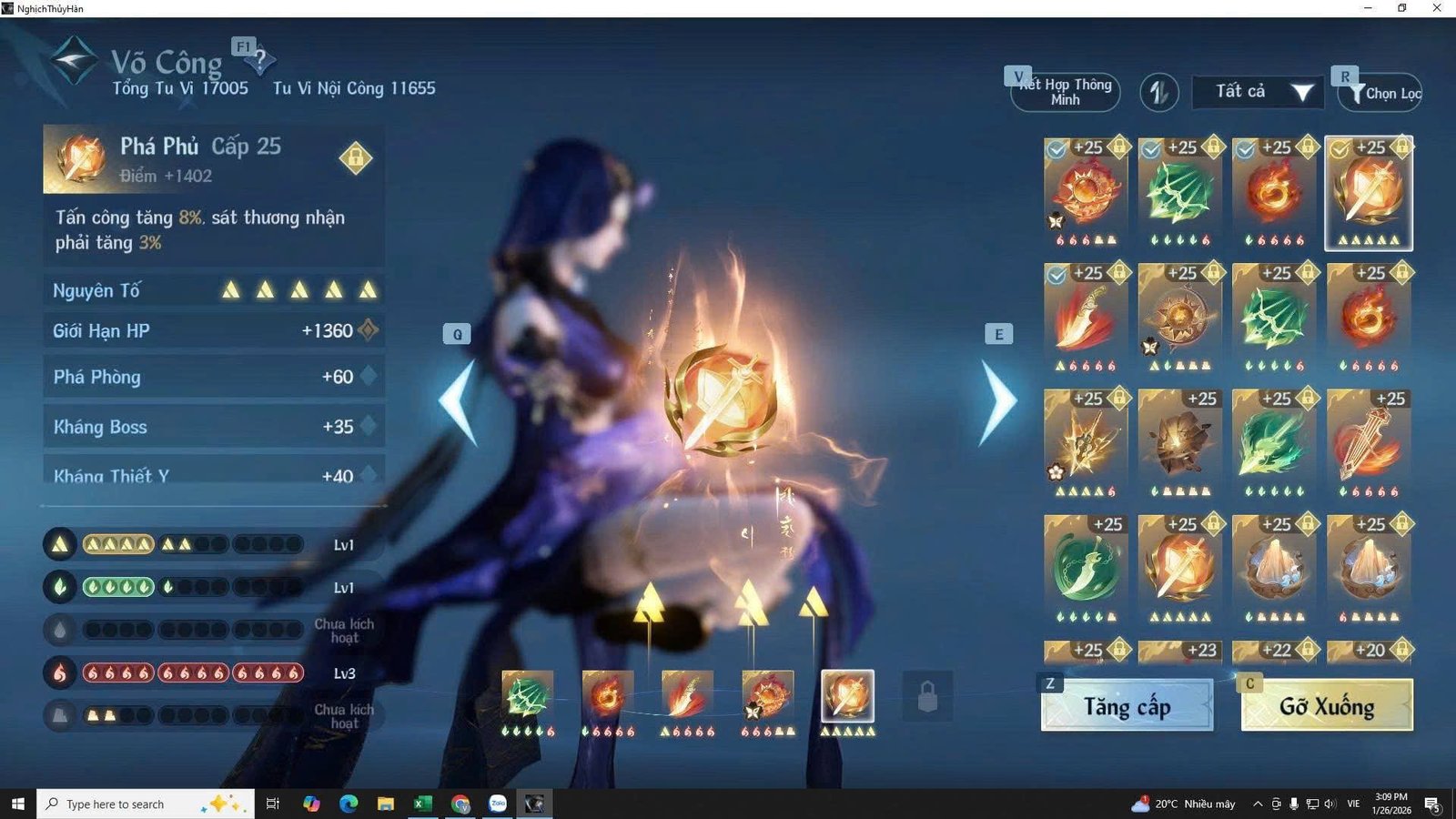Click the sort order icon next to Kết Hợp Thông Minh
The image size is (1456, 819).
[1158, 92]
